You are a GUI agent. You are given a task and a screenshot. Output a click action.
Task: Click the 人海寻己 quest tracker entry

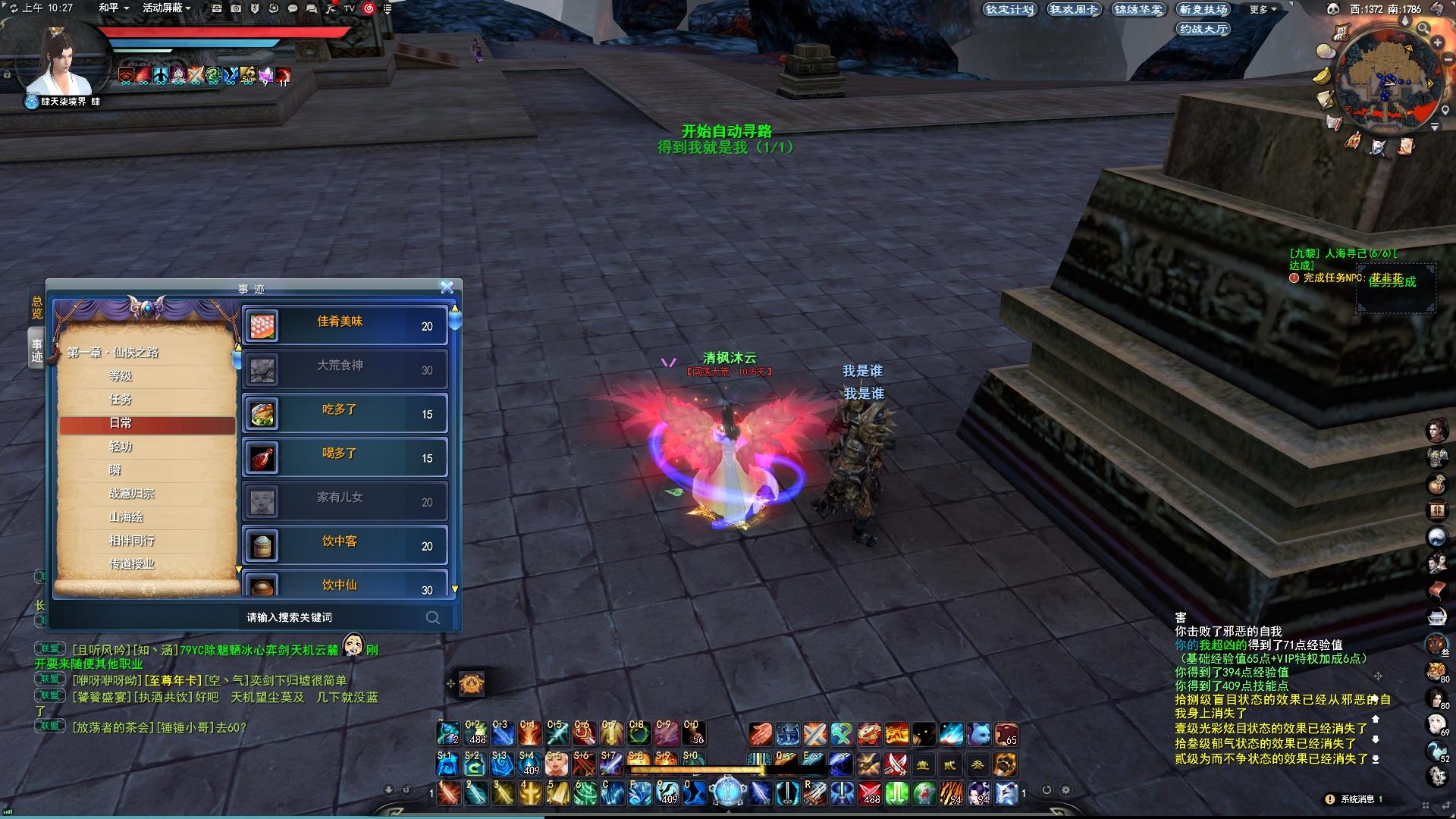(x=1342, y=254)
